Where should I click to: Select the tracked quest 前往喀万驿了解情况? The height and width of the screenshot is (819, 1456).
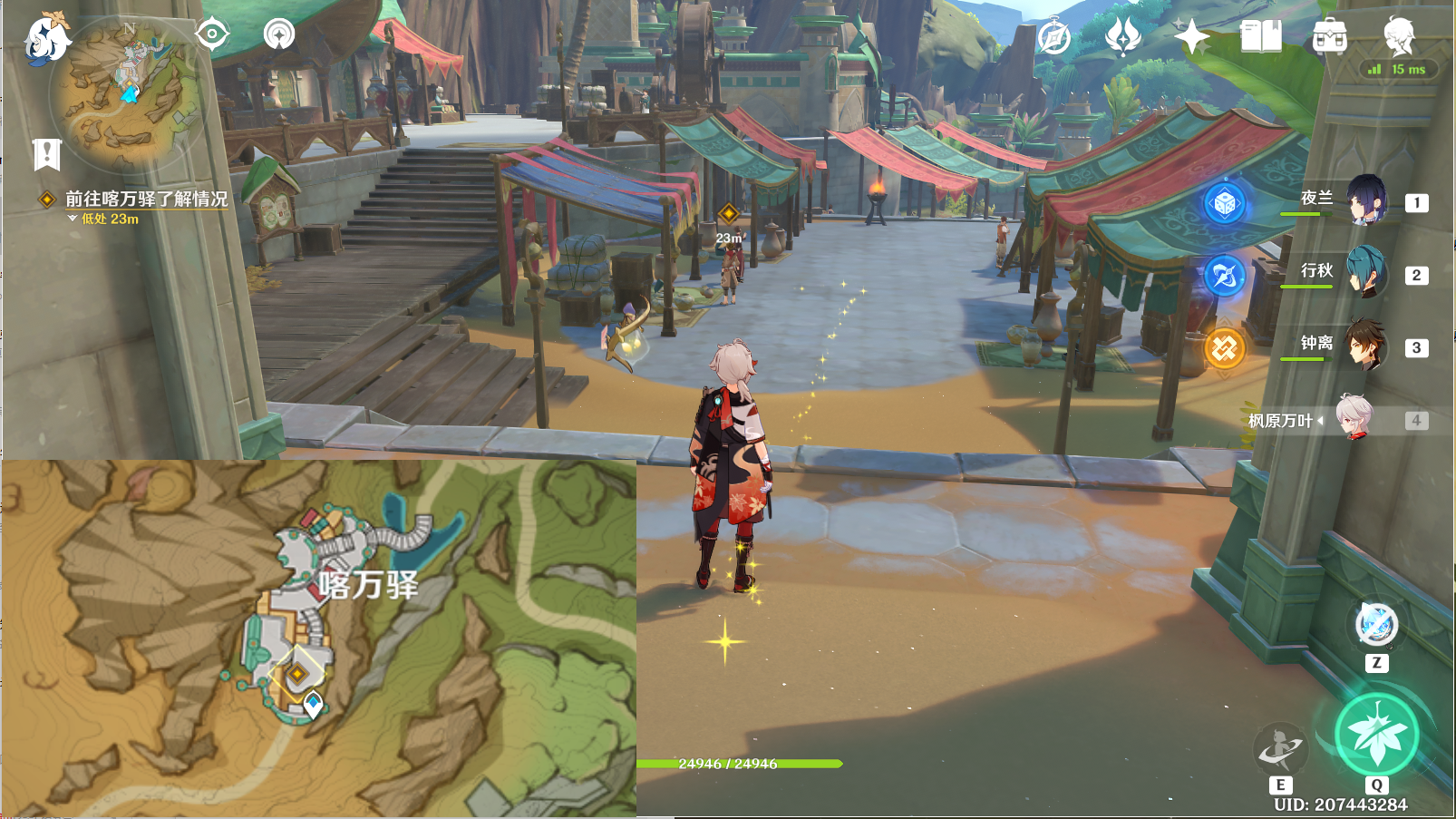click(x=146, y=199)
